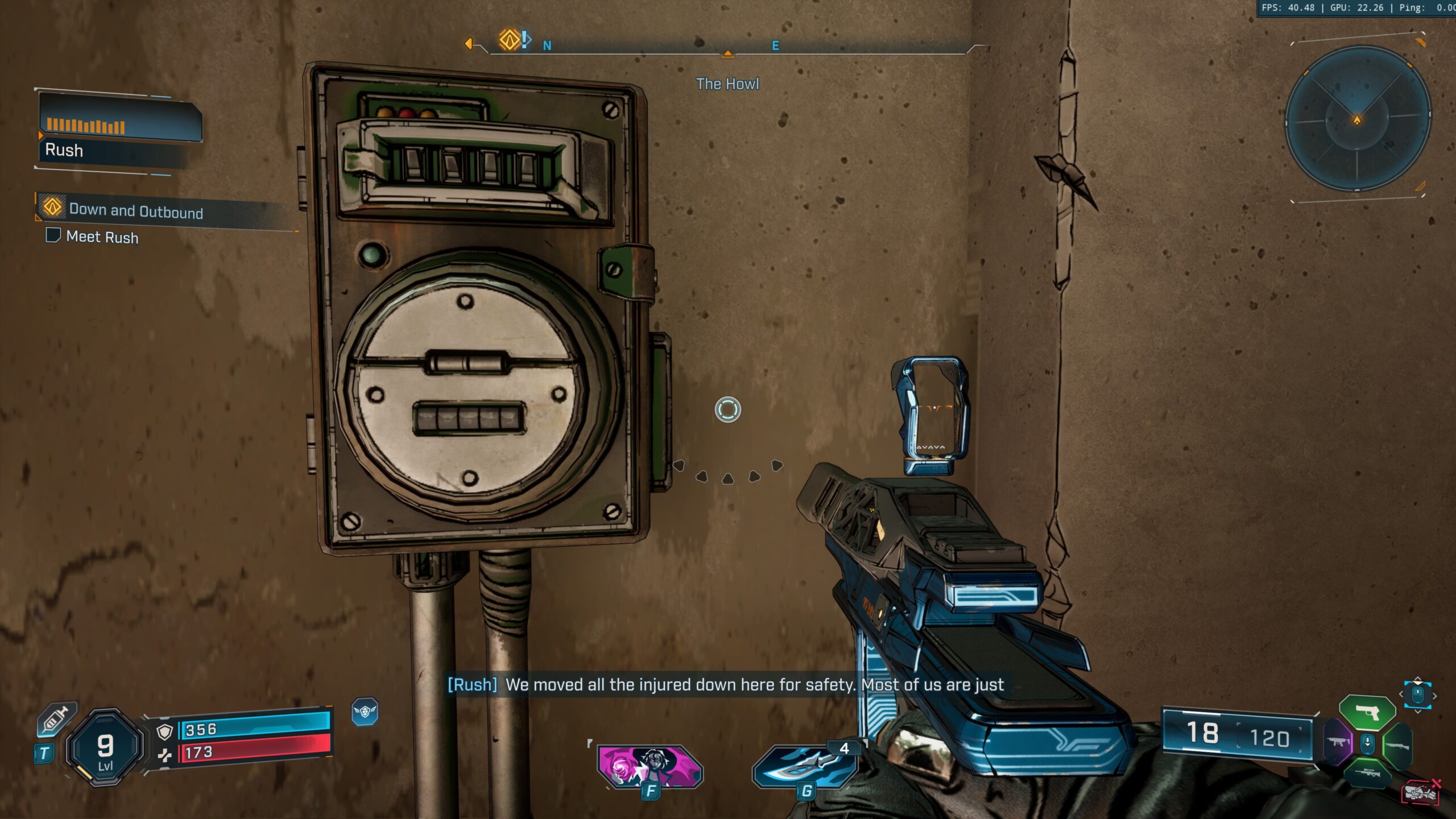
Task: Select the sniper rifle slot on the weapon wheel
Action: pos(1367,774)
